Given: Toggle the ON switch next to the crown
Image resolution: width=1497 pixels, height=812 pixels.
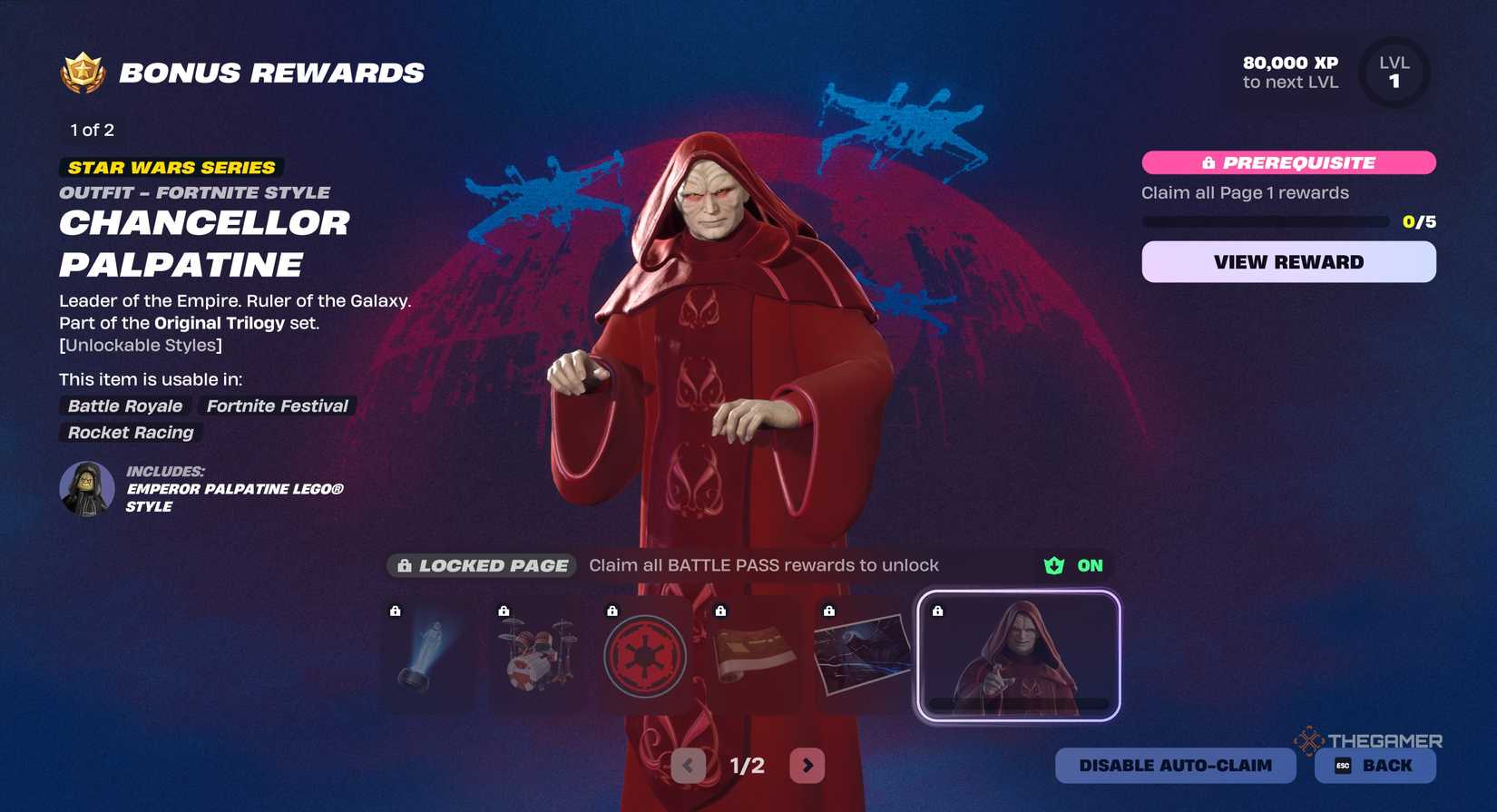Looking at the screenshot, I should point(1088,565).
